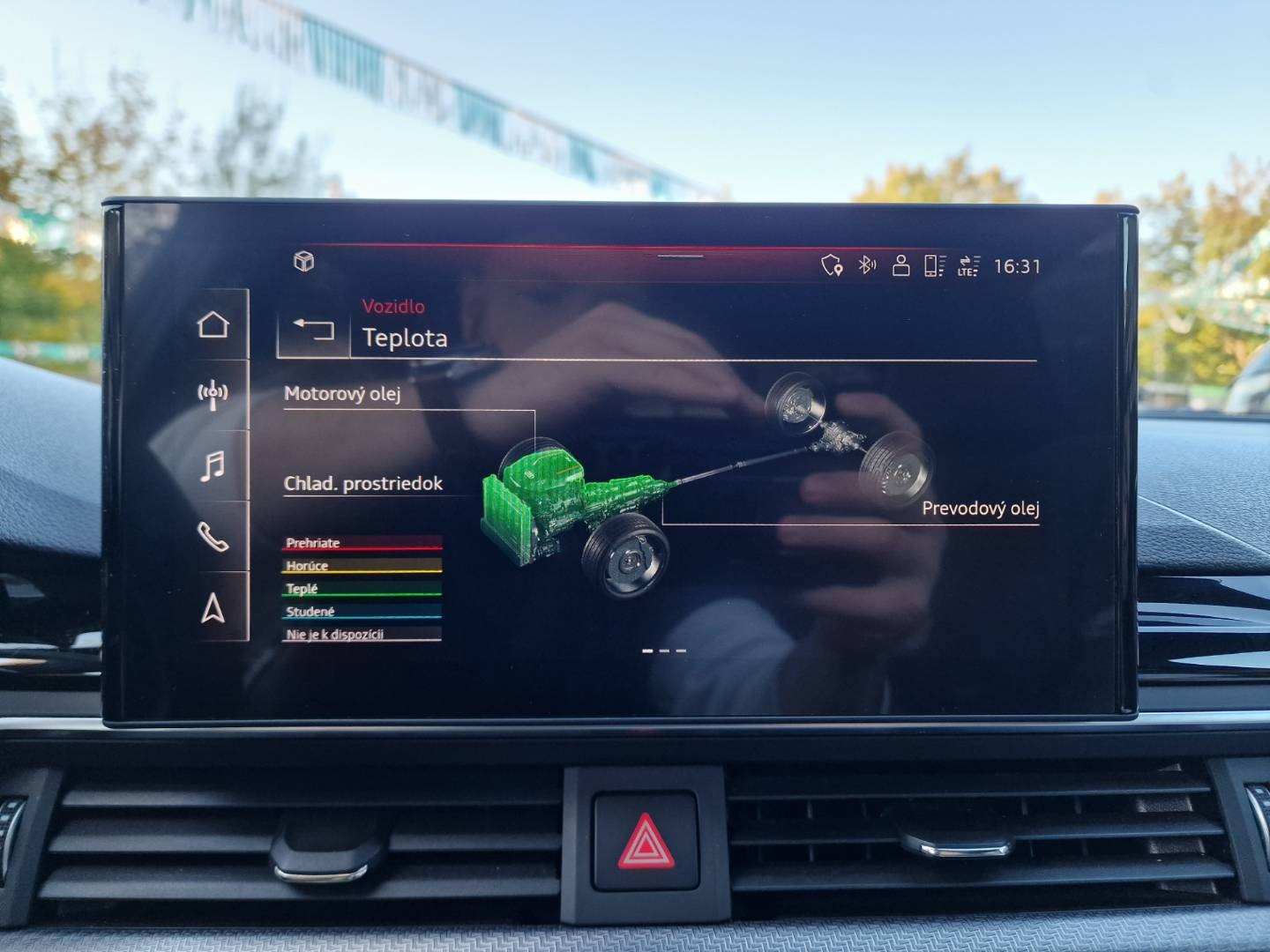This screenshot has width=1270, height=952.
Task: Tap the pull-down handle at the top edge
Action: click(680, 257)
